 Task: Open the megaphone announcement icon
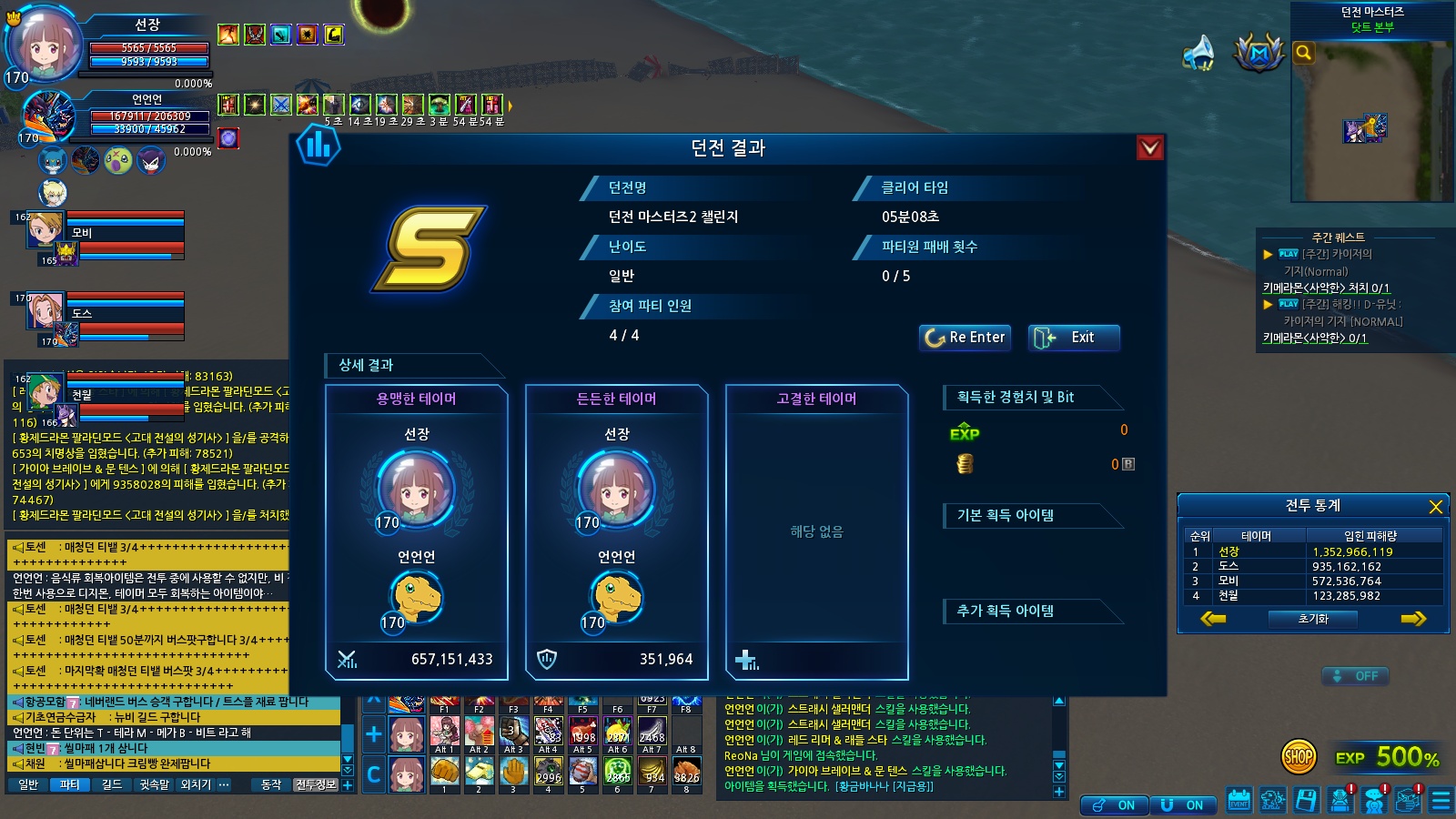tap(1198, 53)
